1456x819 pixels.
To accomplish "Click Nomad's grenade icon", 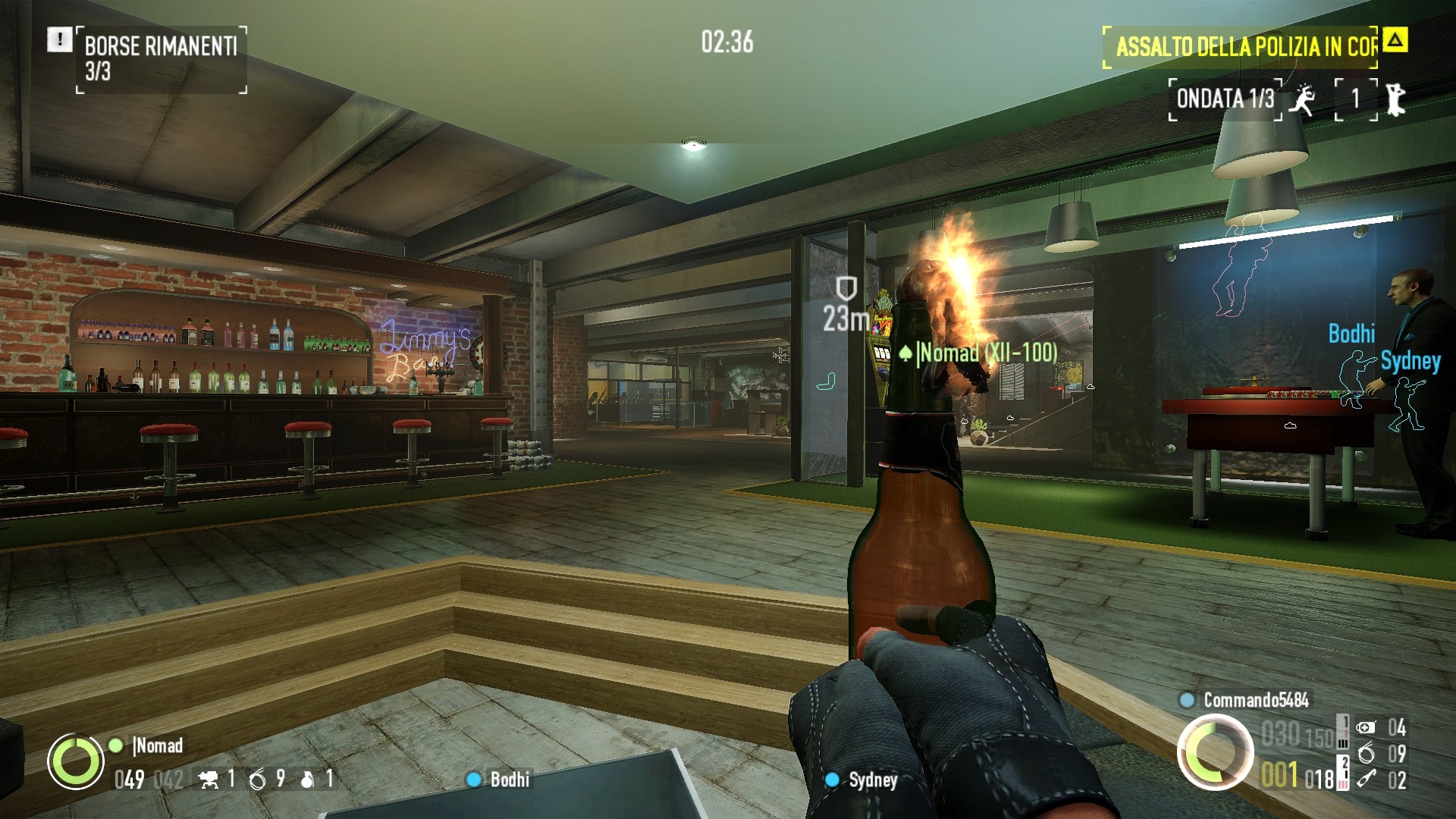I will pos(307,779).
